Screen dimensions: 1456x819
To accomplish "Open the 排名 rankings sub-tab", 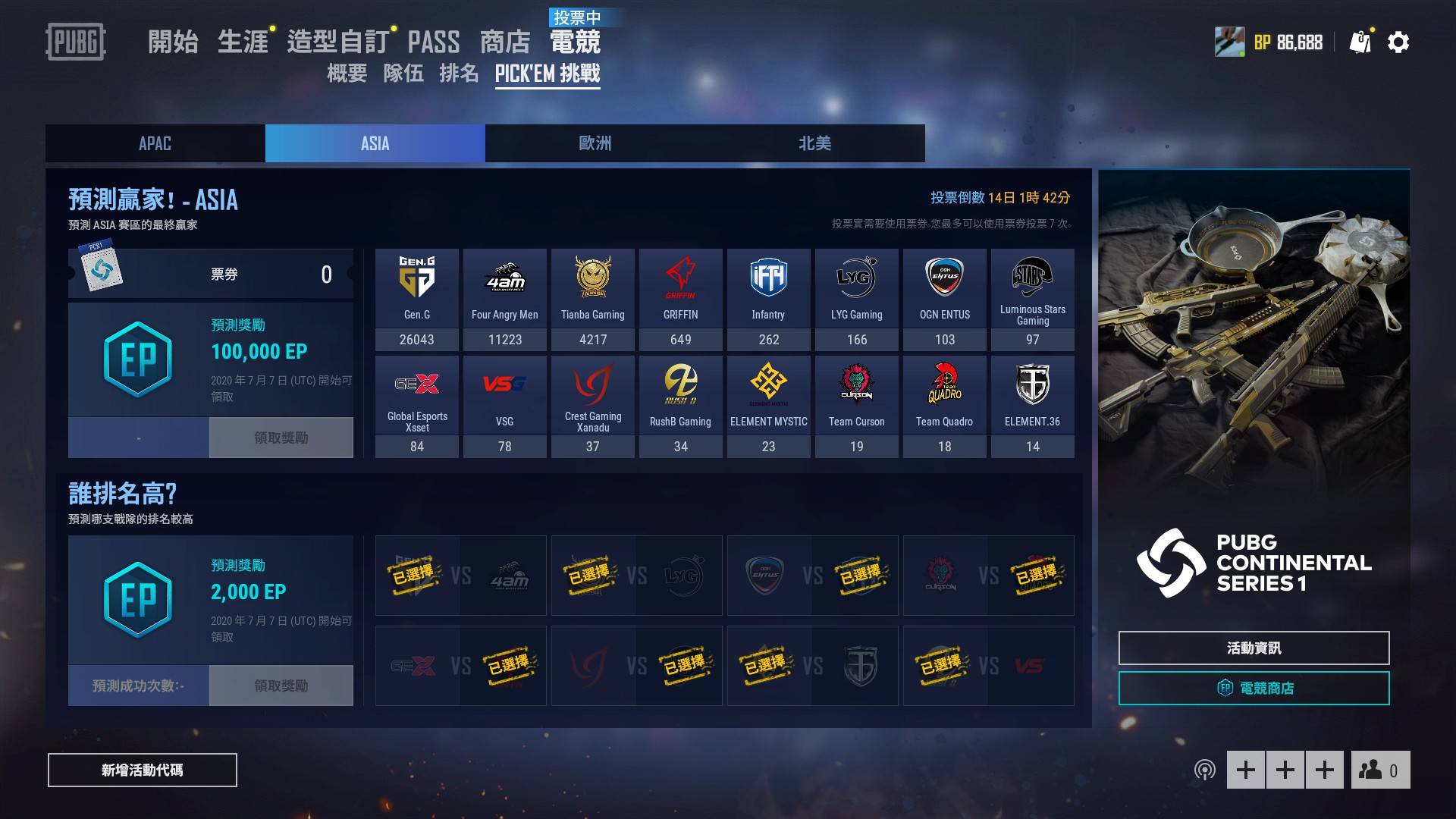I will pyautogui.click(x=459, y=73).
